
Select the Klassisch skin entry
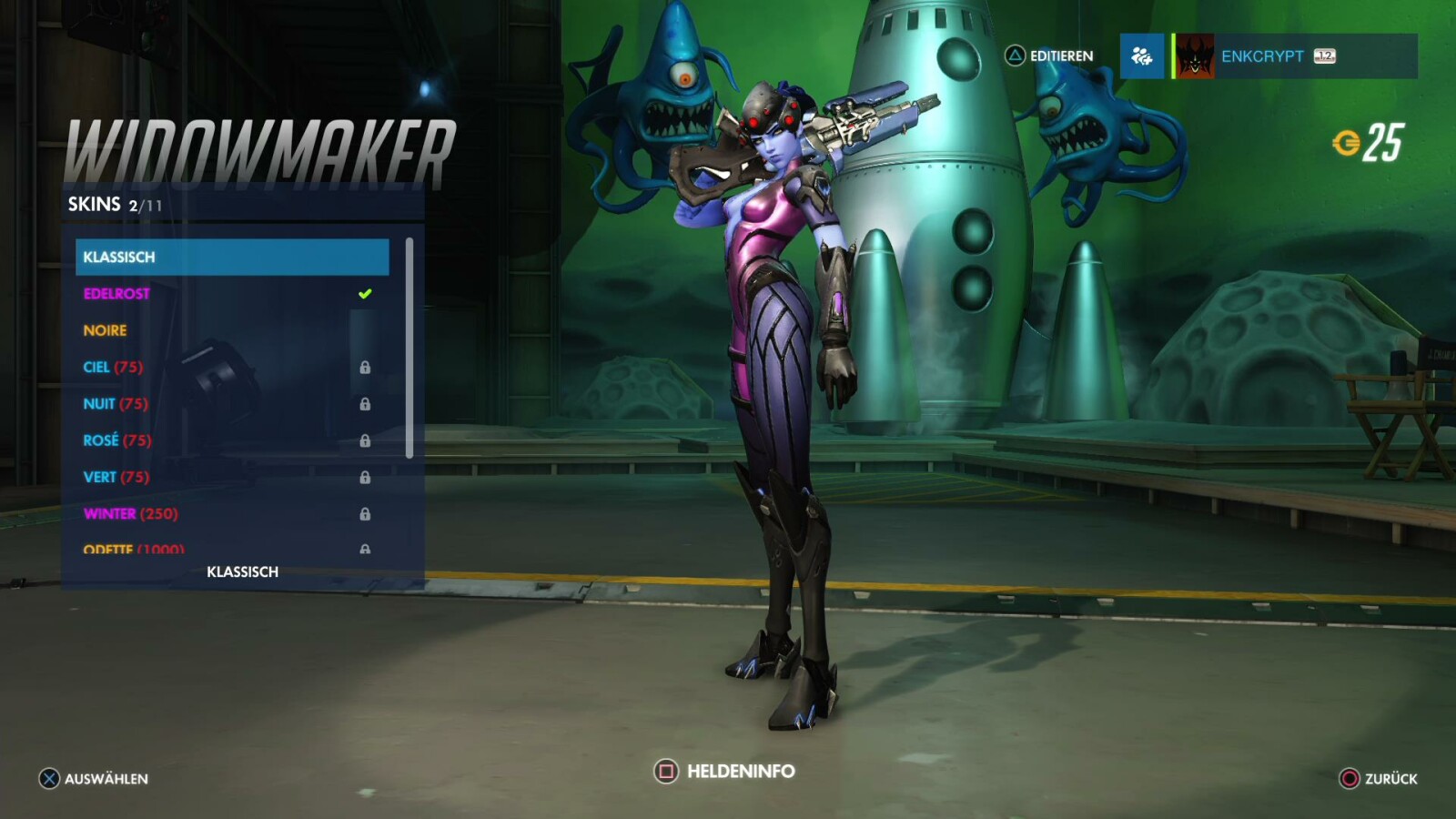[232, 257]
